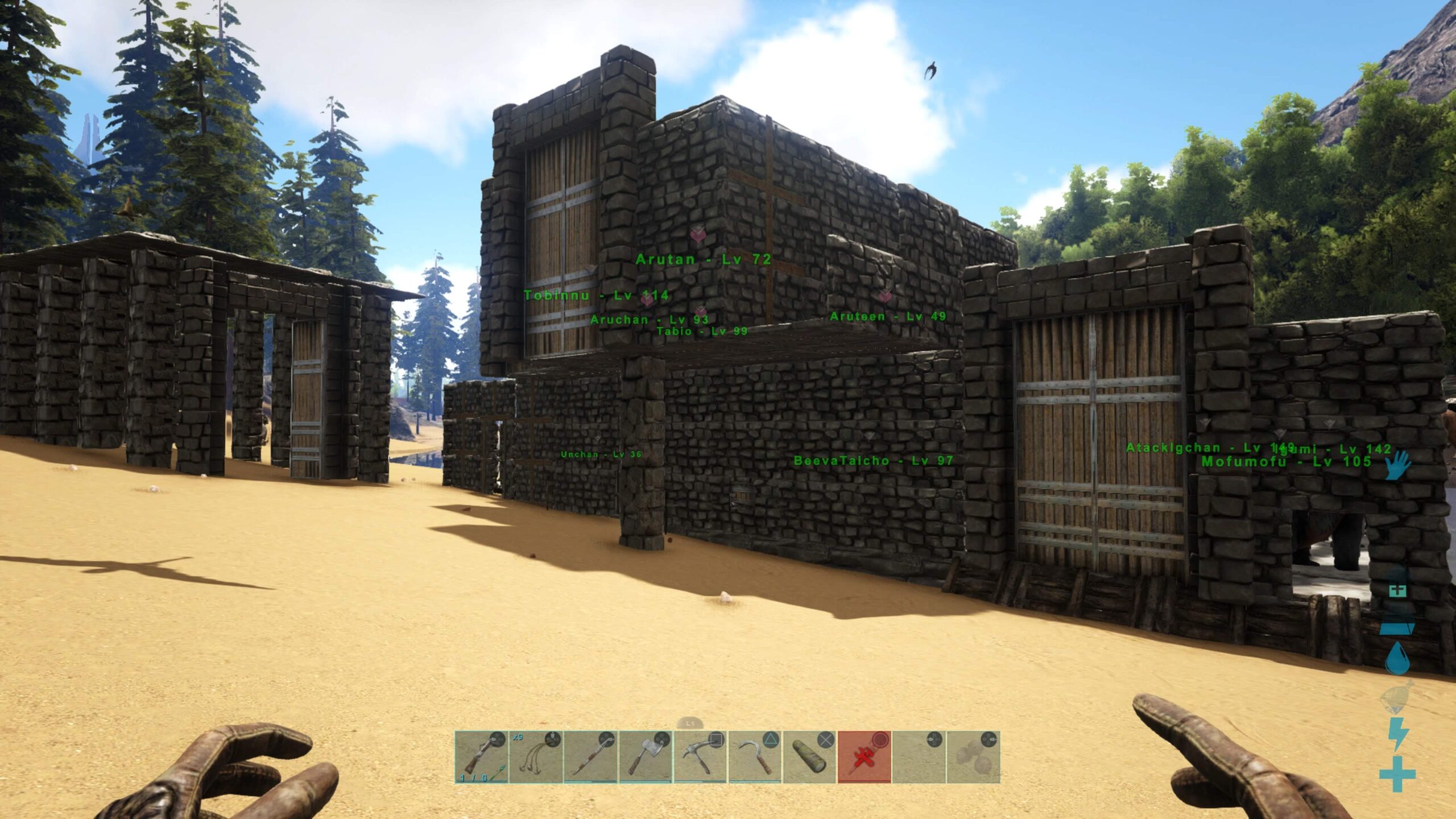Equip the camo spyglass slot
1456x819 pixels.
pos(809,757)
